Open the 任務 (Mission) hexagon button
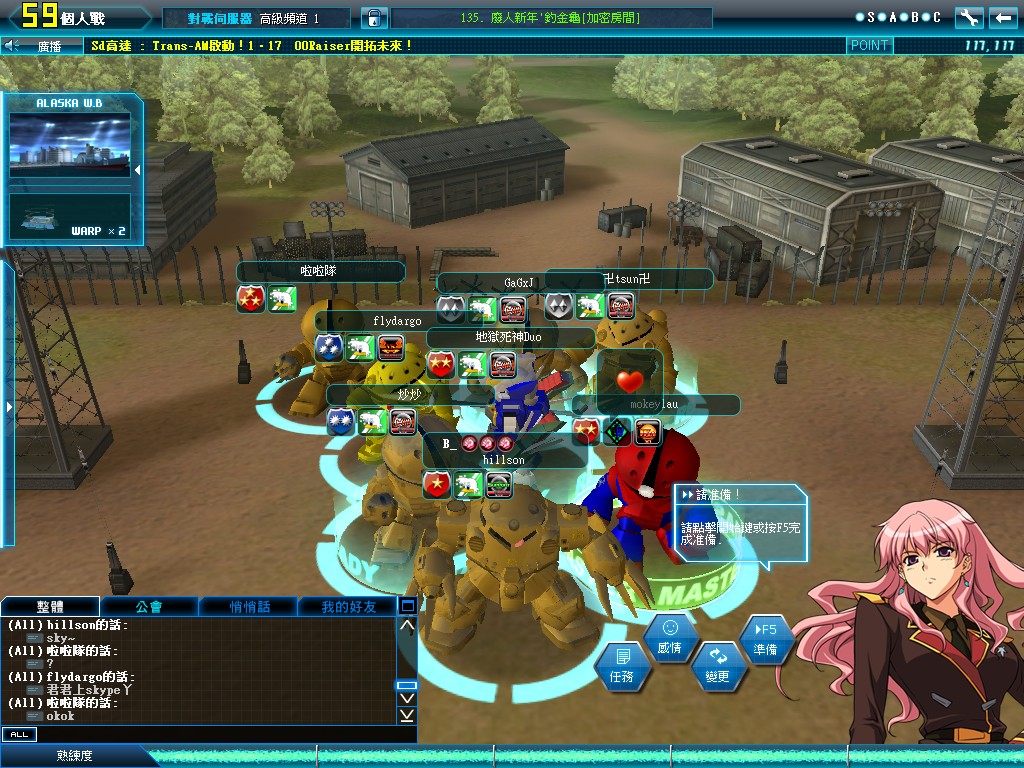 [x=621, y=667]
